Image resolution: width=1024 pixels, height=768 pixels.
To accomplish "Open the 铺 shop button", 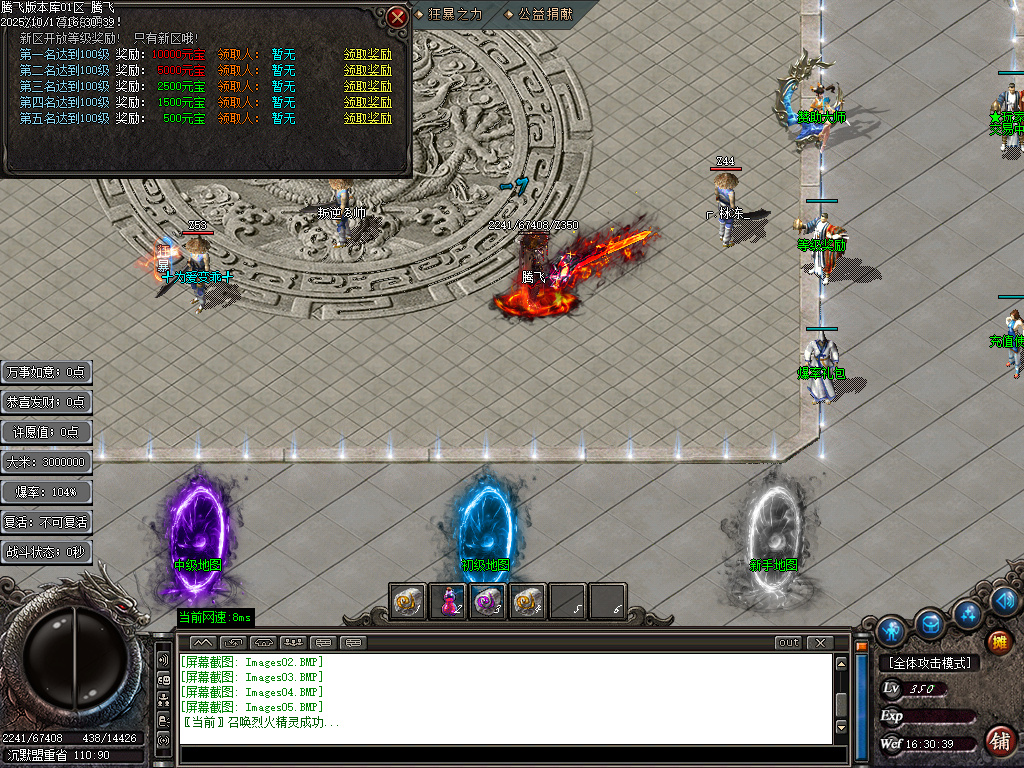I will pos(998,741).
